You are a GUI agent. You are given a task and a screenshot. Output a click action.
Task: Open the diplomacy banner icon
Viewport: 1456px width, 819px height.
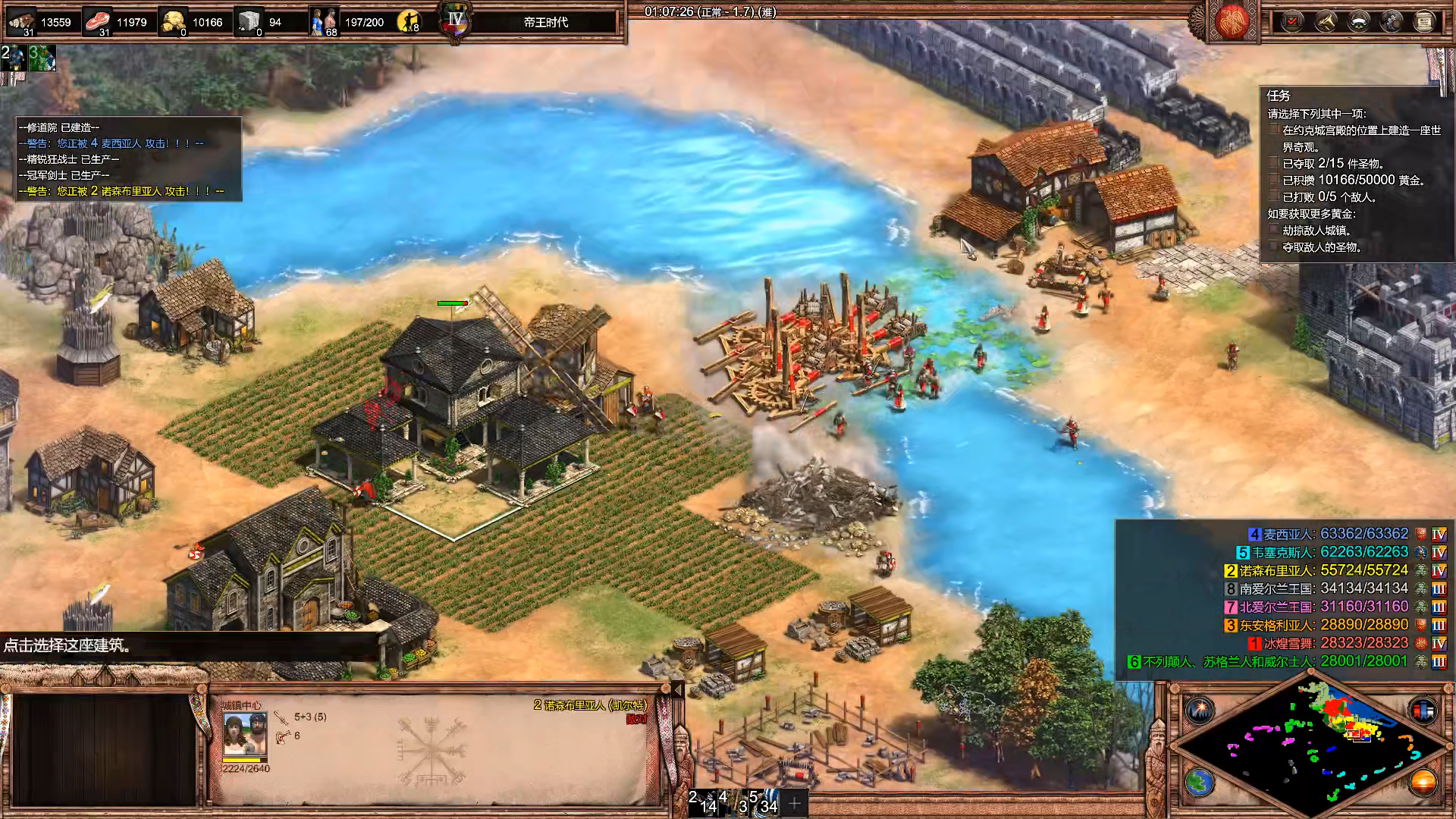tap(1359, 21)
